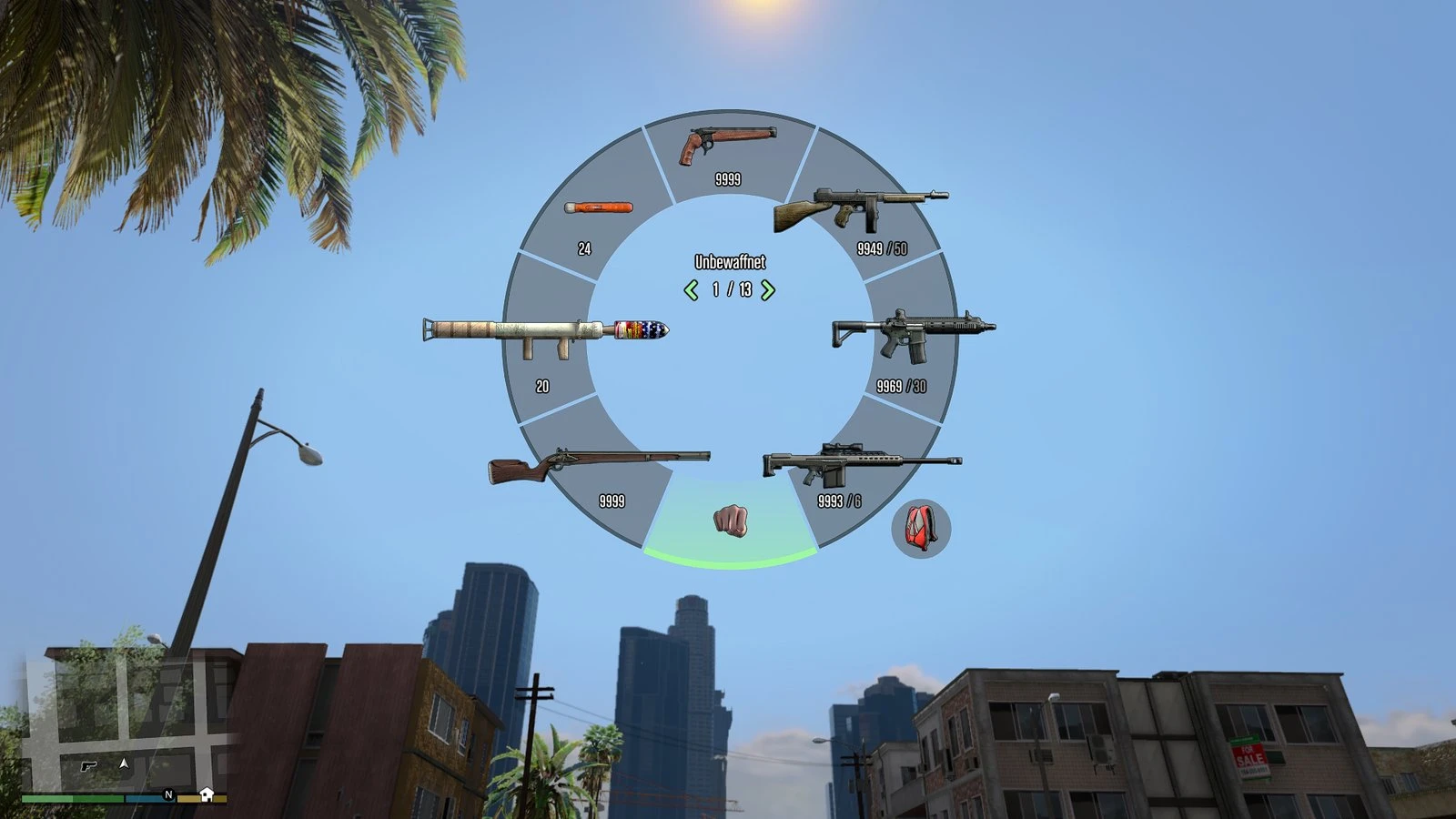This screenshot has height=819, width=1456.
Task: Click the pistol blip on the minimap
Action: [87, 765]
